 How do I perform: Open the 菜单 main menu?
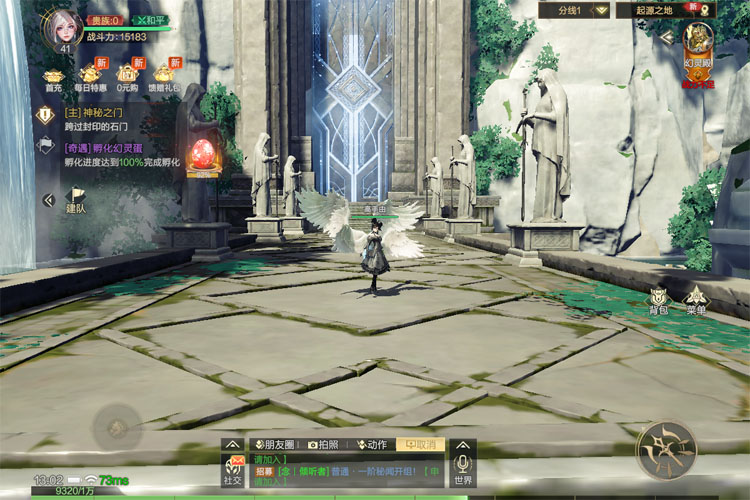click(696, 299)
